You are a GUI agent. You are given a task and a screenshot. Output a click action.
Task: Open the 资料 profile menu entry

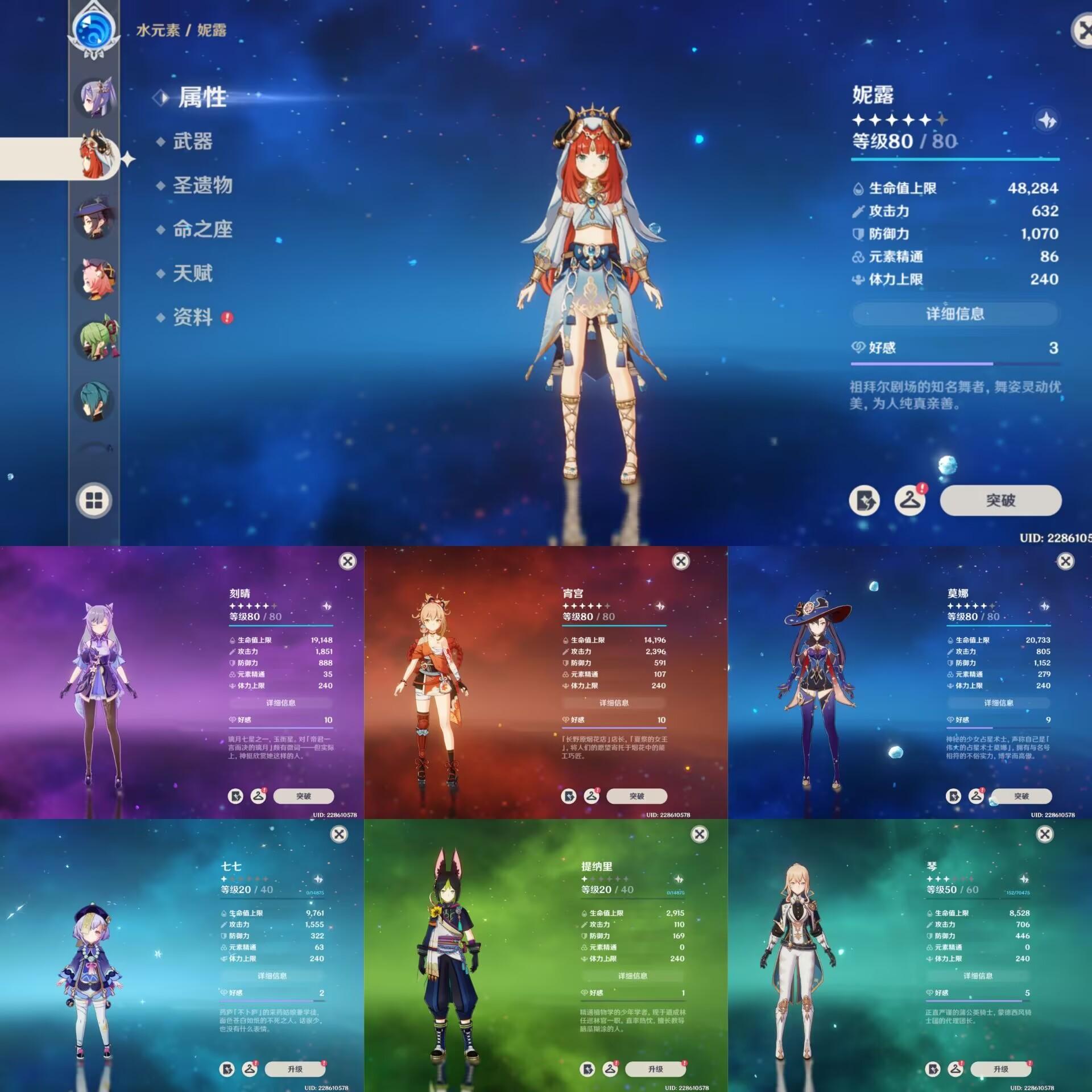pyautogui.click(x=192, y=317)
